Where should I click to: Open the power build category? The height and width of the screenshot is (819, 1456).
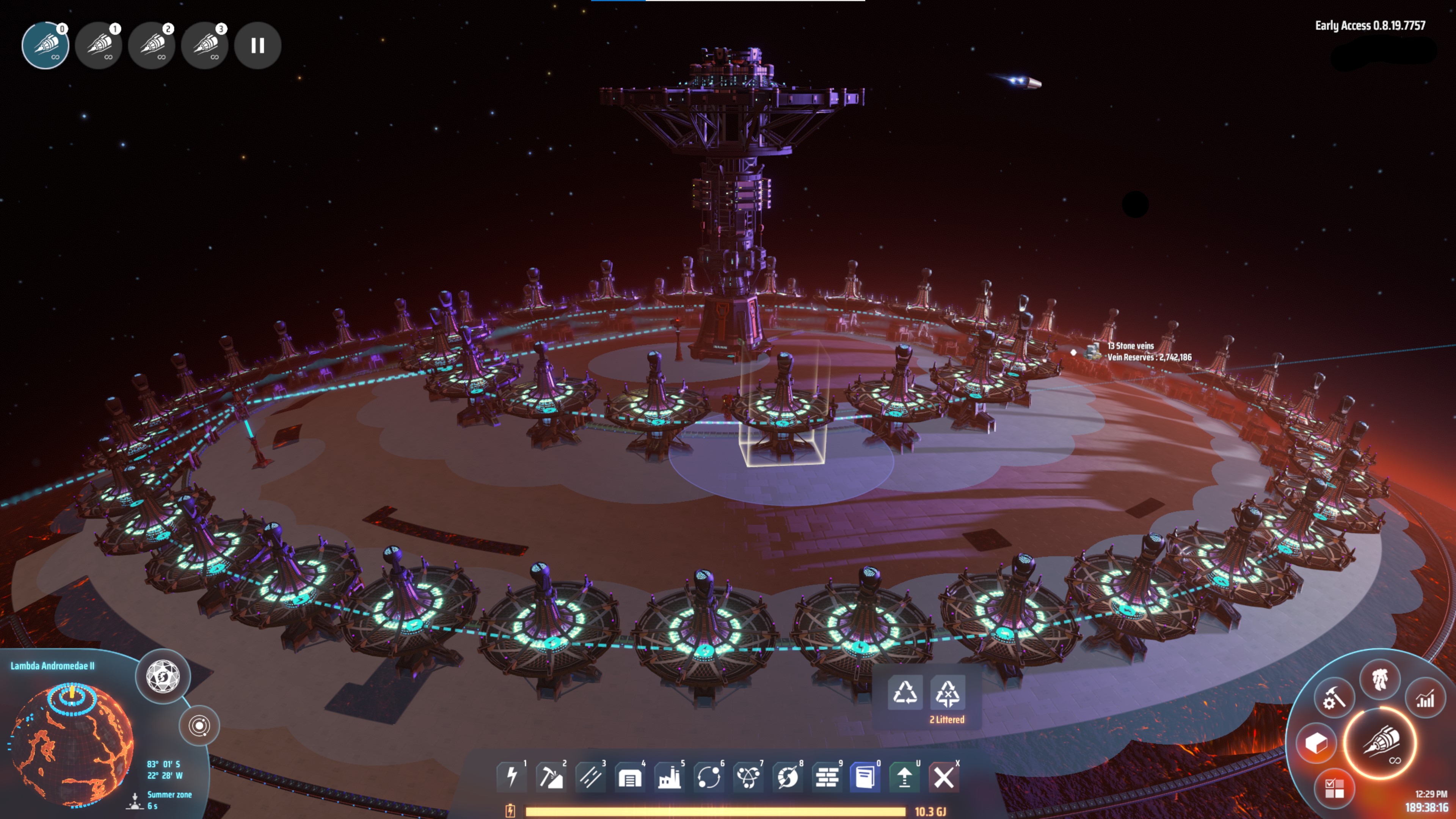tap(511, 777)
